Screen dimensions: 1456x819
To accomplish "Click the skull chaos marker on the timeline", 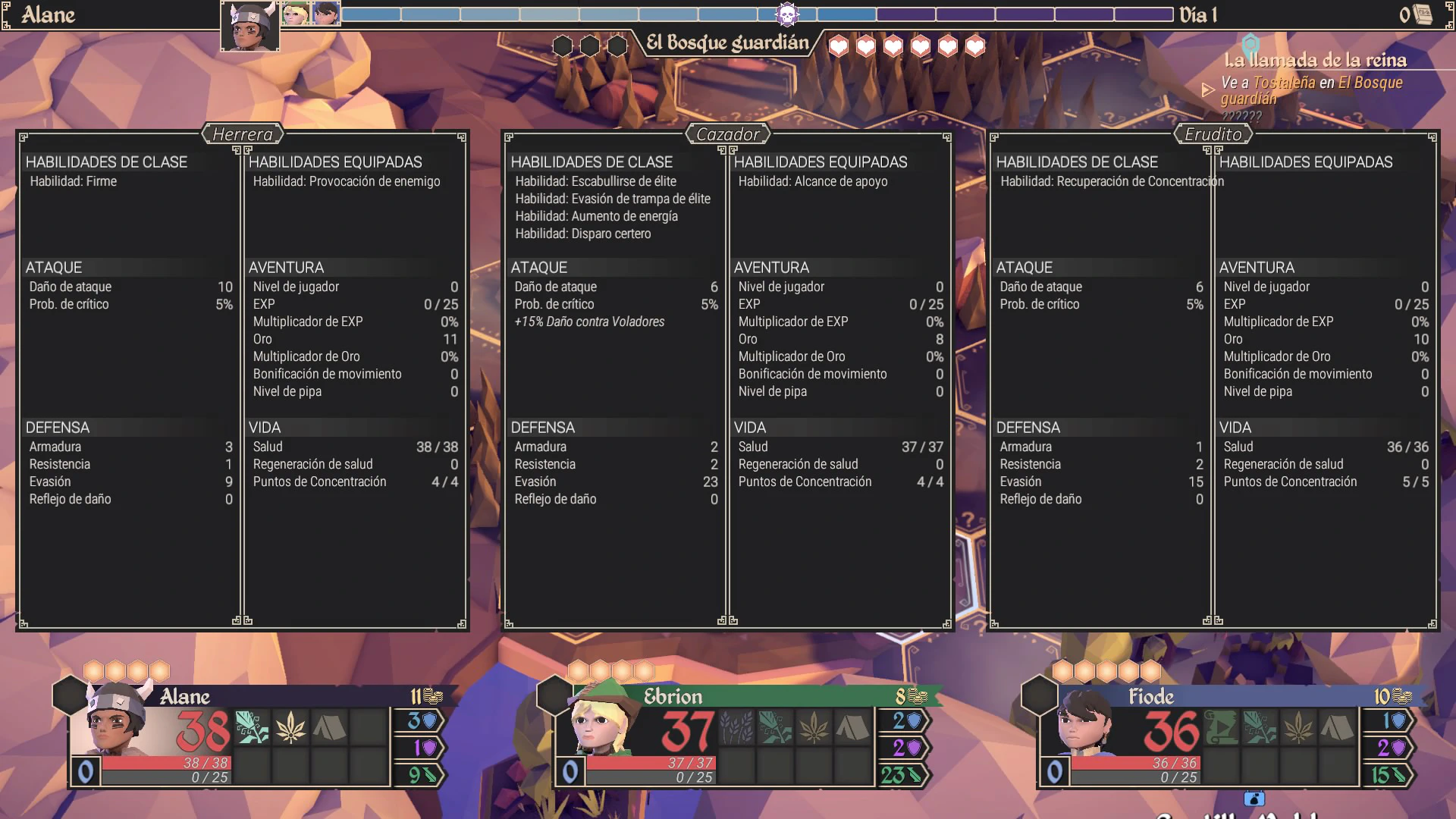I will pyautogui.click(x=787, y=14).
